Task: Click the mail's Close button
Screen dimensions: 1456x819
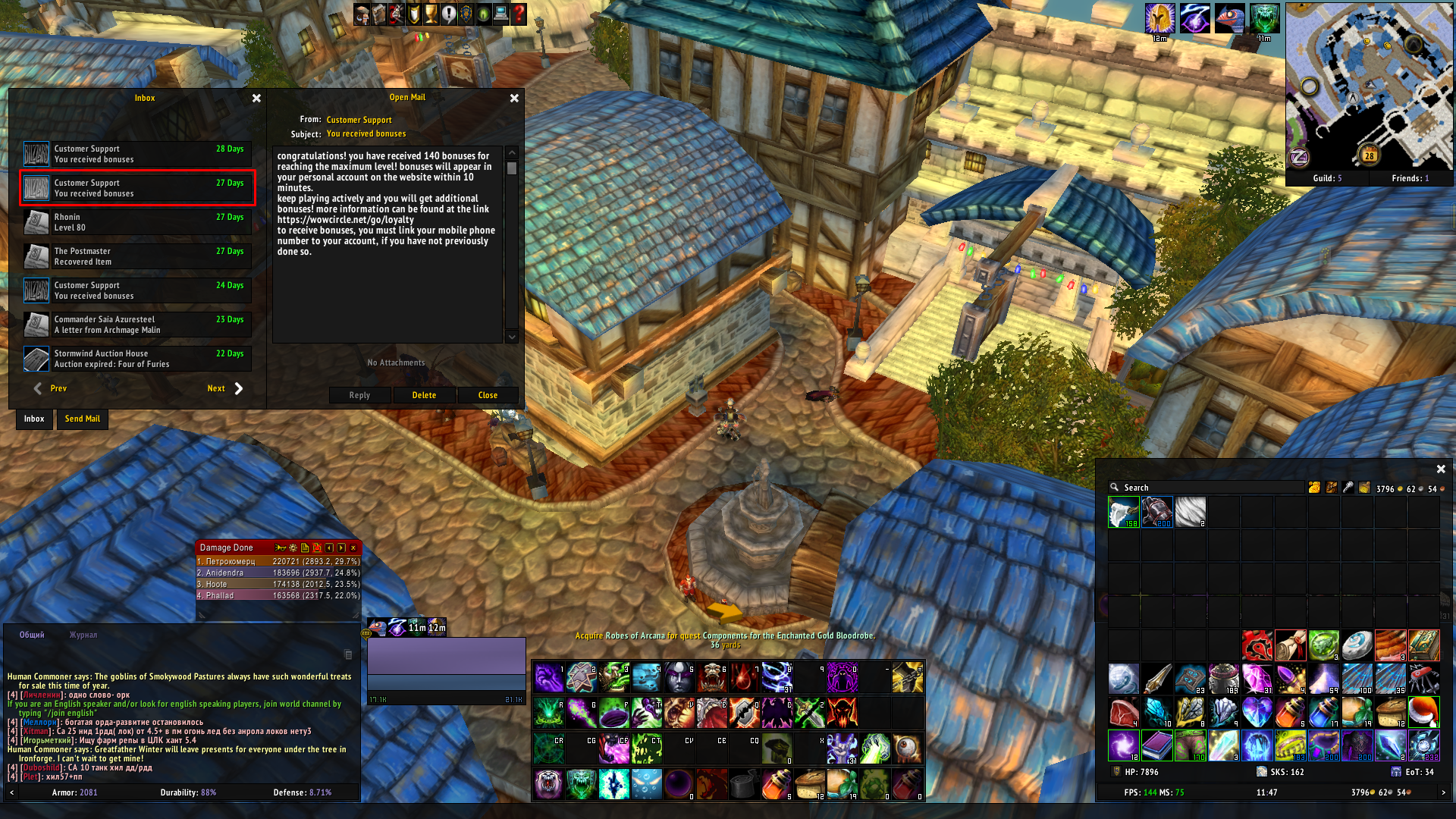Action: click(488, 395)
